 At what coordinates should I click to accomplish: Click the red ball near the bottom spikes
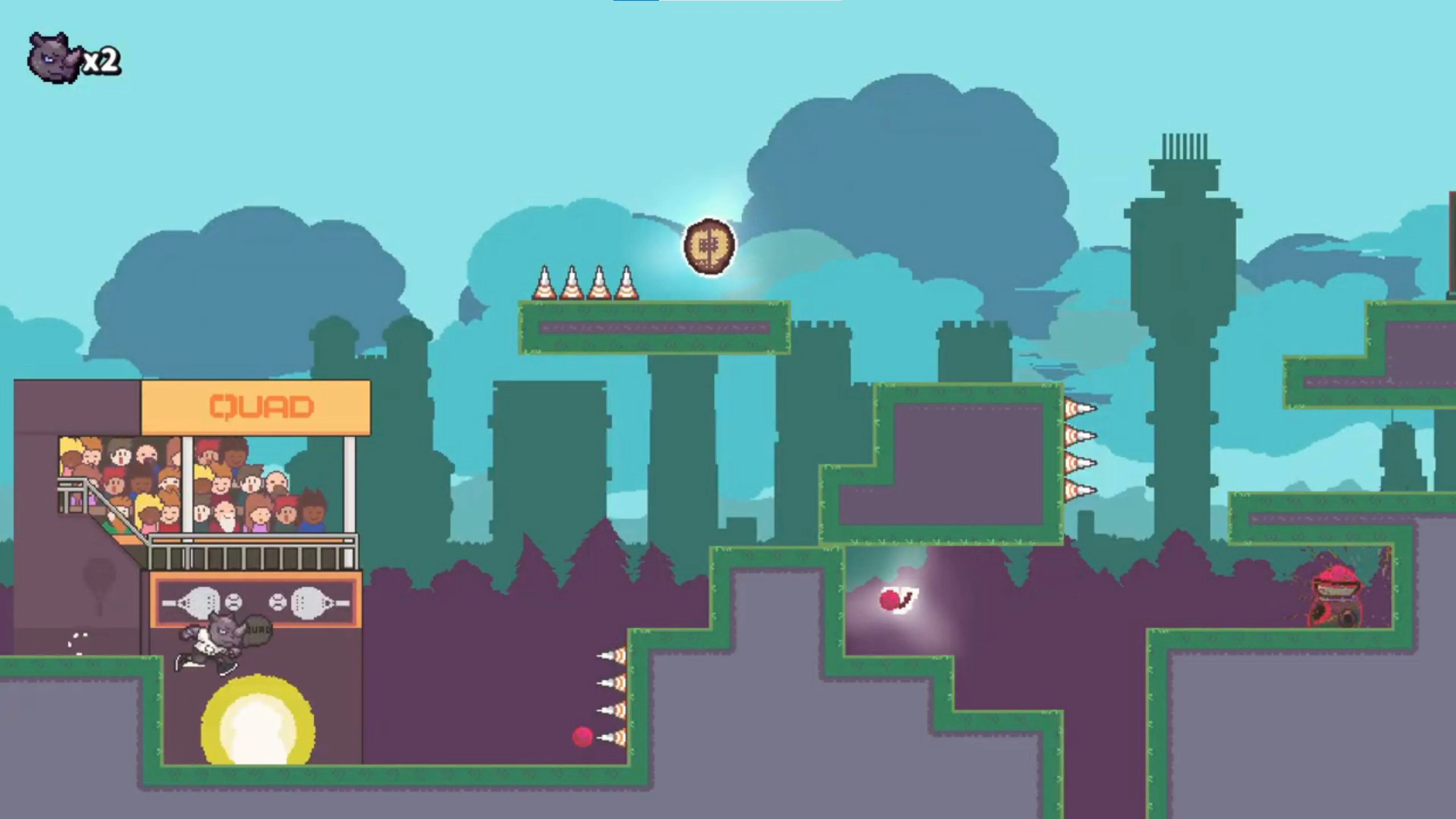click(x=583, y=736)
